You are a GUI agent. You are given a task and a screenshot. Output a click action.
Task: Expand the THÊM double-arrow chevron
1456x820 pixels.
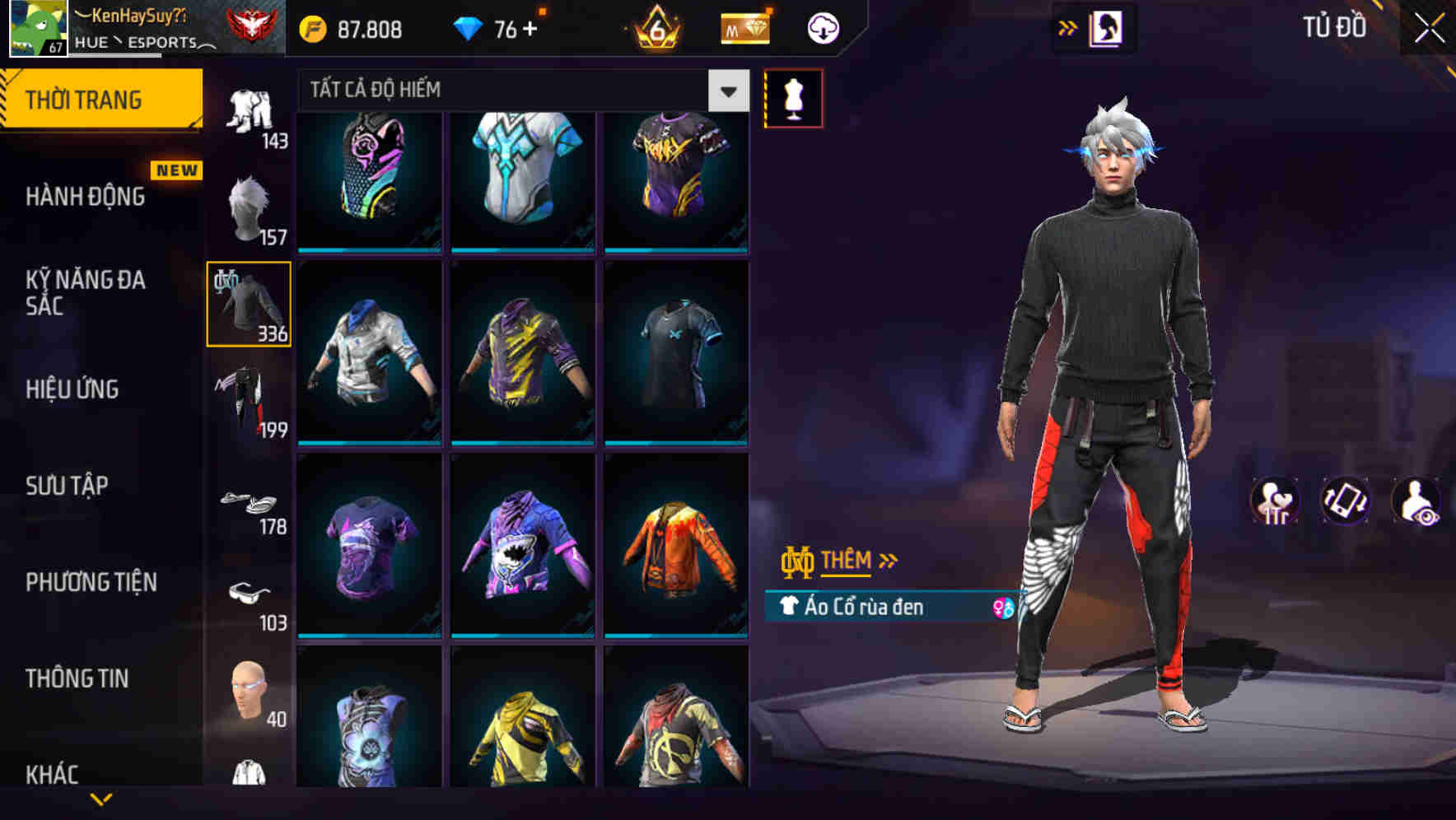pyautogui.click(x=888, y=559)
